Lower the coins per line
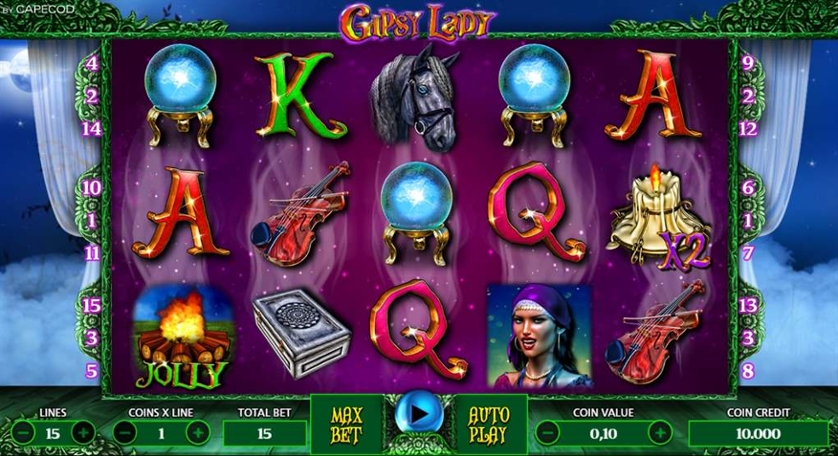The image size is (838, 456). 123,432
